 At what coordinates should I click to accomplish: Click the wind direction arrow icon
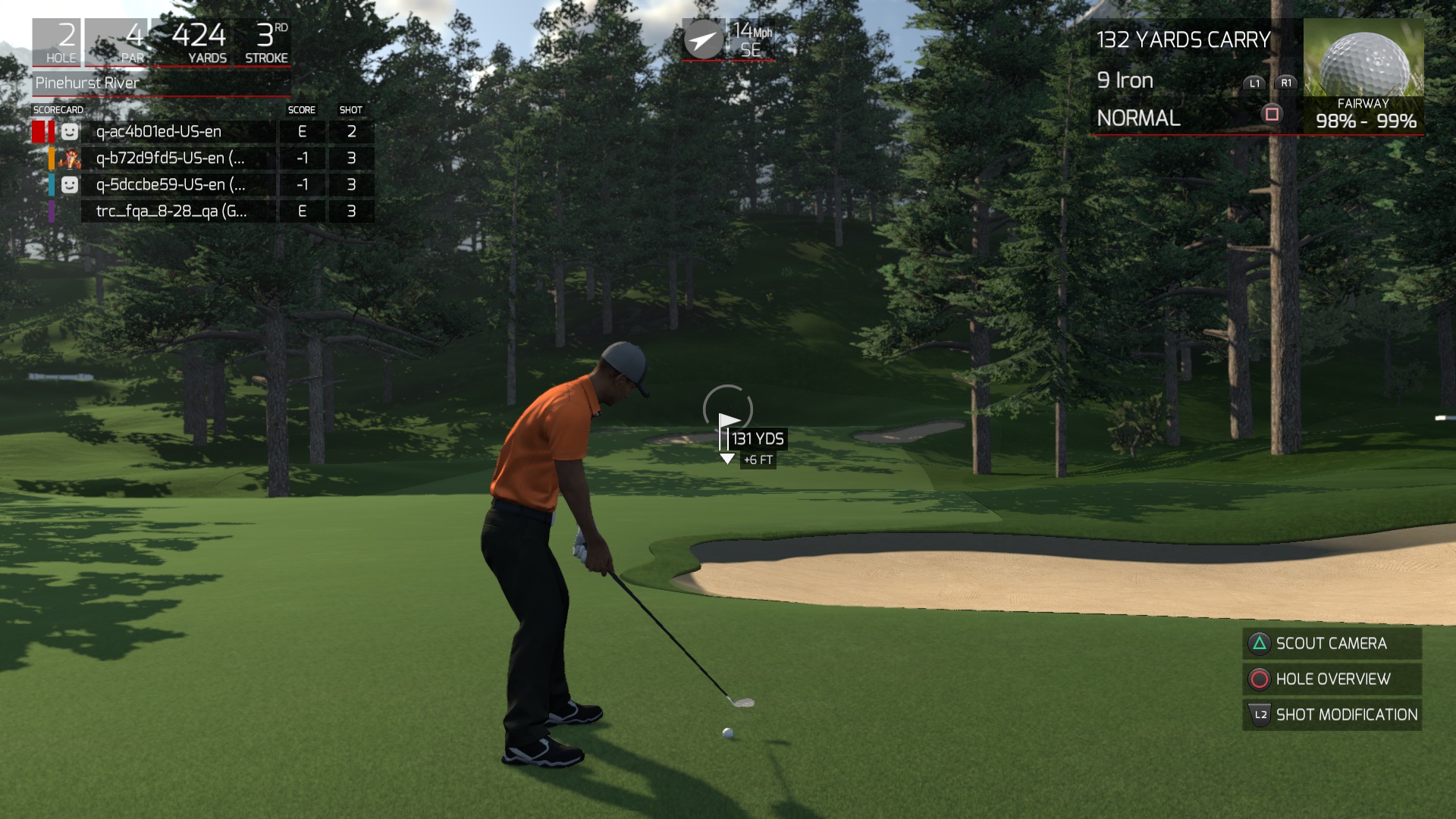click(703, 39)
